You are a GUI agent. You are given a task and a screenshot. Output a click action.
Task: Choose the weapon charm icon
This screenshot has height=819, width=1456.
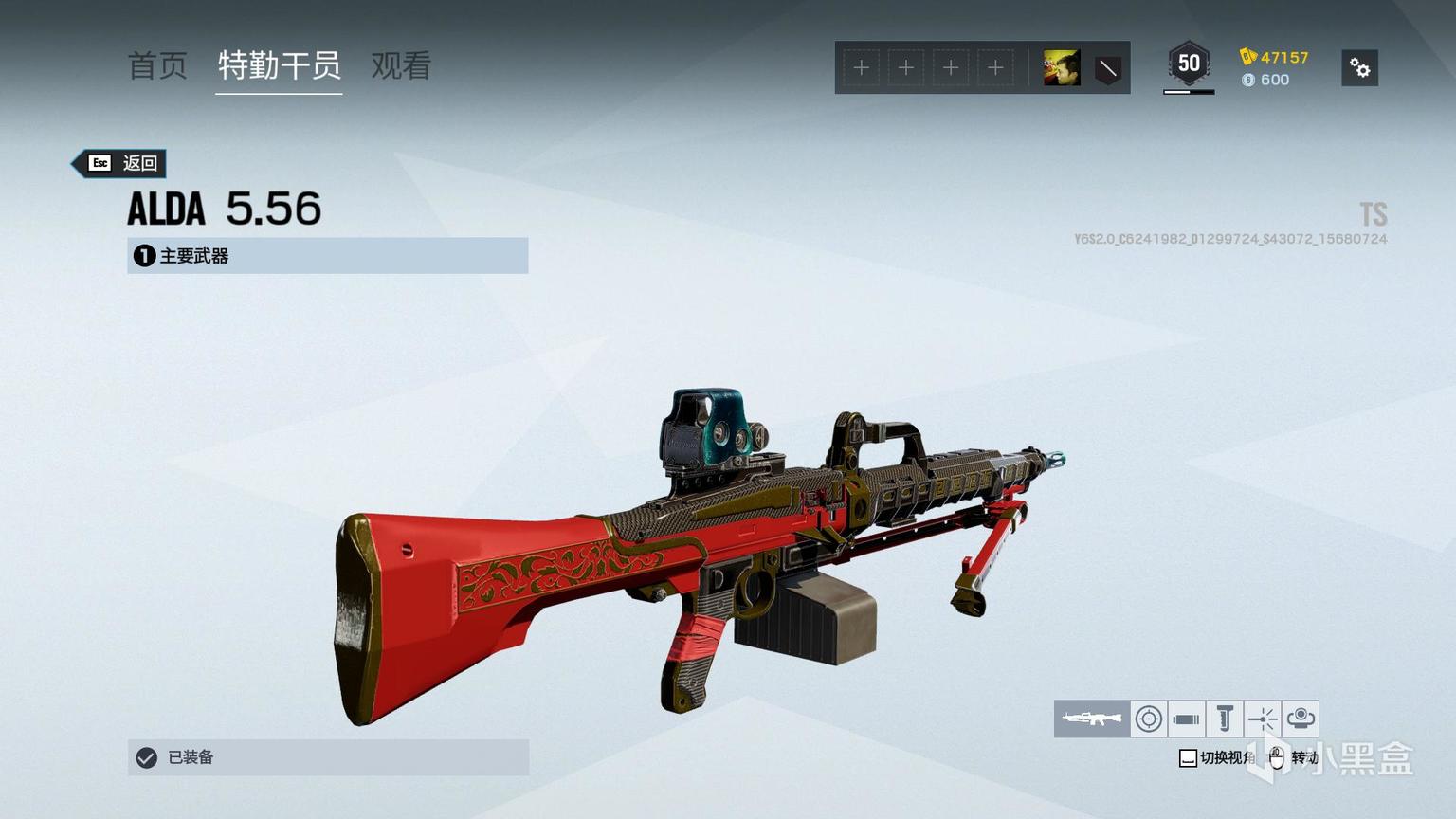1301,719
